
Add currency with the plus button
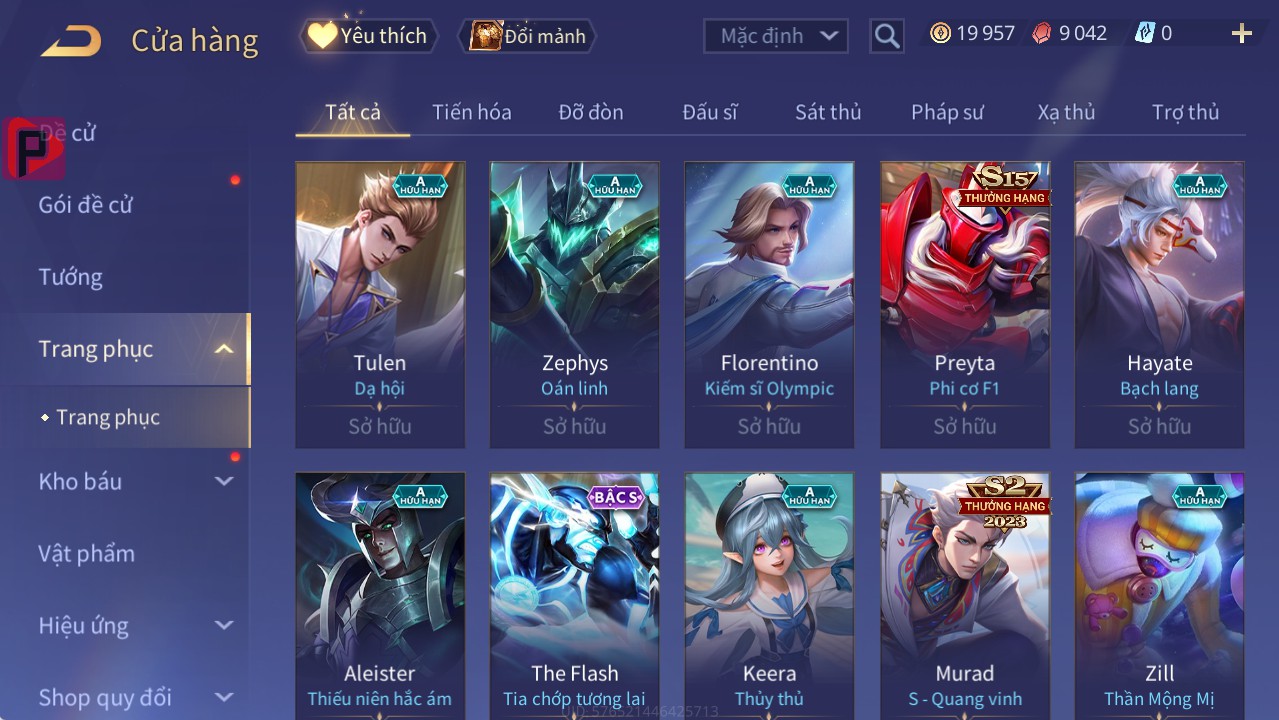pos(1241,34)
